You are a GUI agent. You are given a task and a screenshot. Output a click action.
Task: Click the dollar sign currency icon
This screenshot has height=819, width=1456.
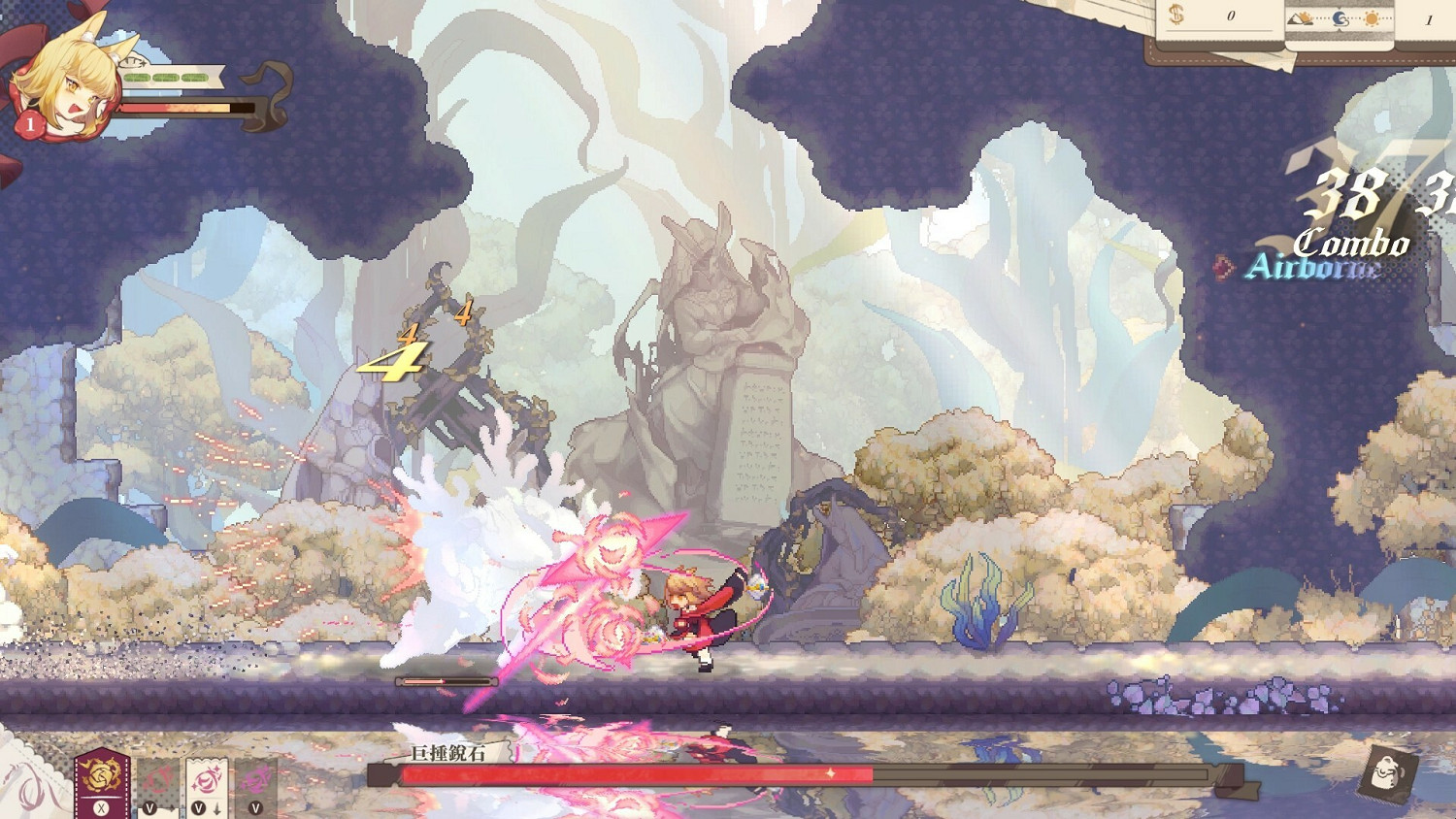coord(1176,15)
